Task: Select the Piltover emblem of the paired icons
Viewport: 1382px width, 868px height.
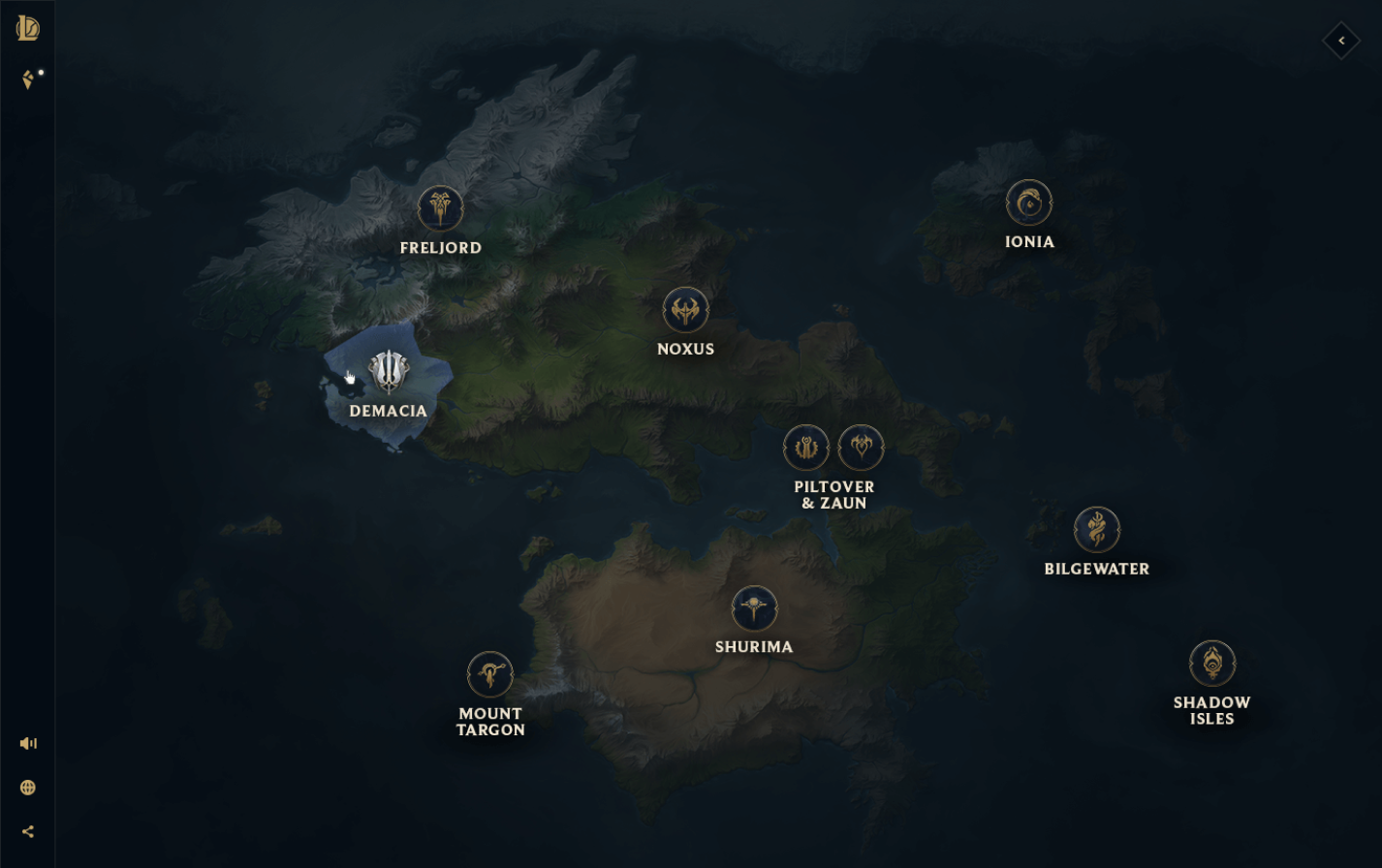Action: 806,447
